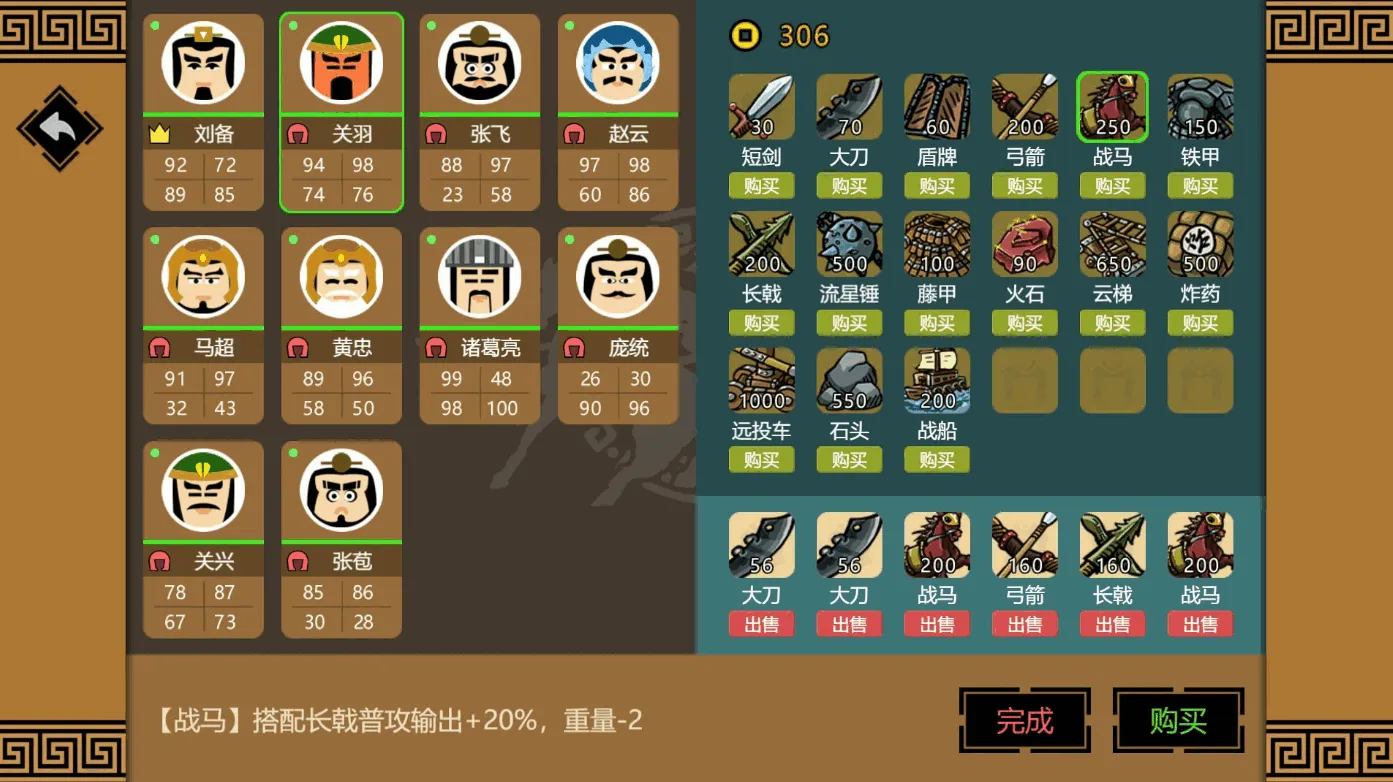Select the 铁甲 iron armor icon

(x=1199, y=105)
